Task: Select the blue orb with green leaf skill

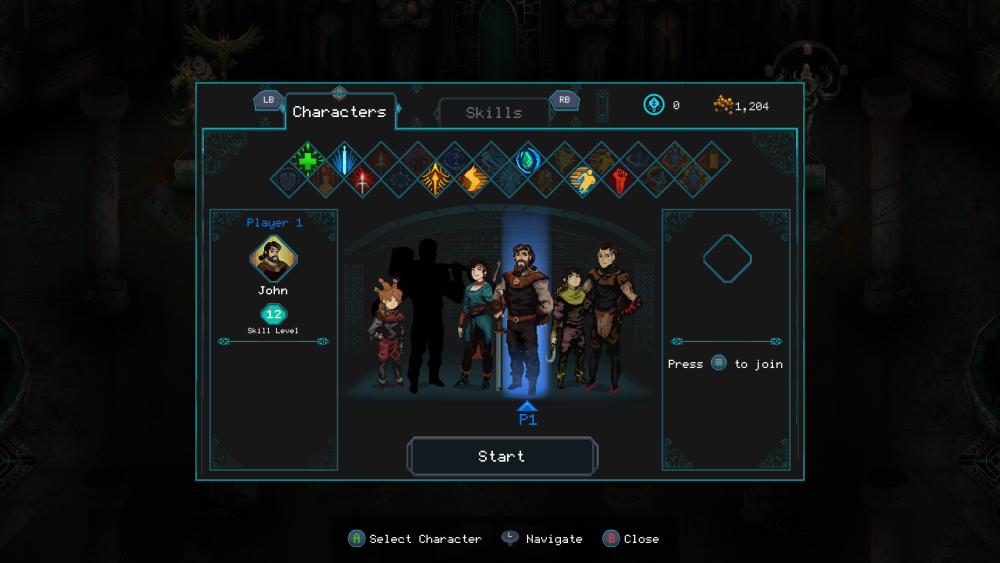Action: point(527,160)
